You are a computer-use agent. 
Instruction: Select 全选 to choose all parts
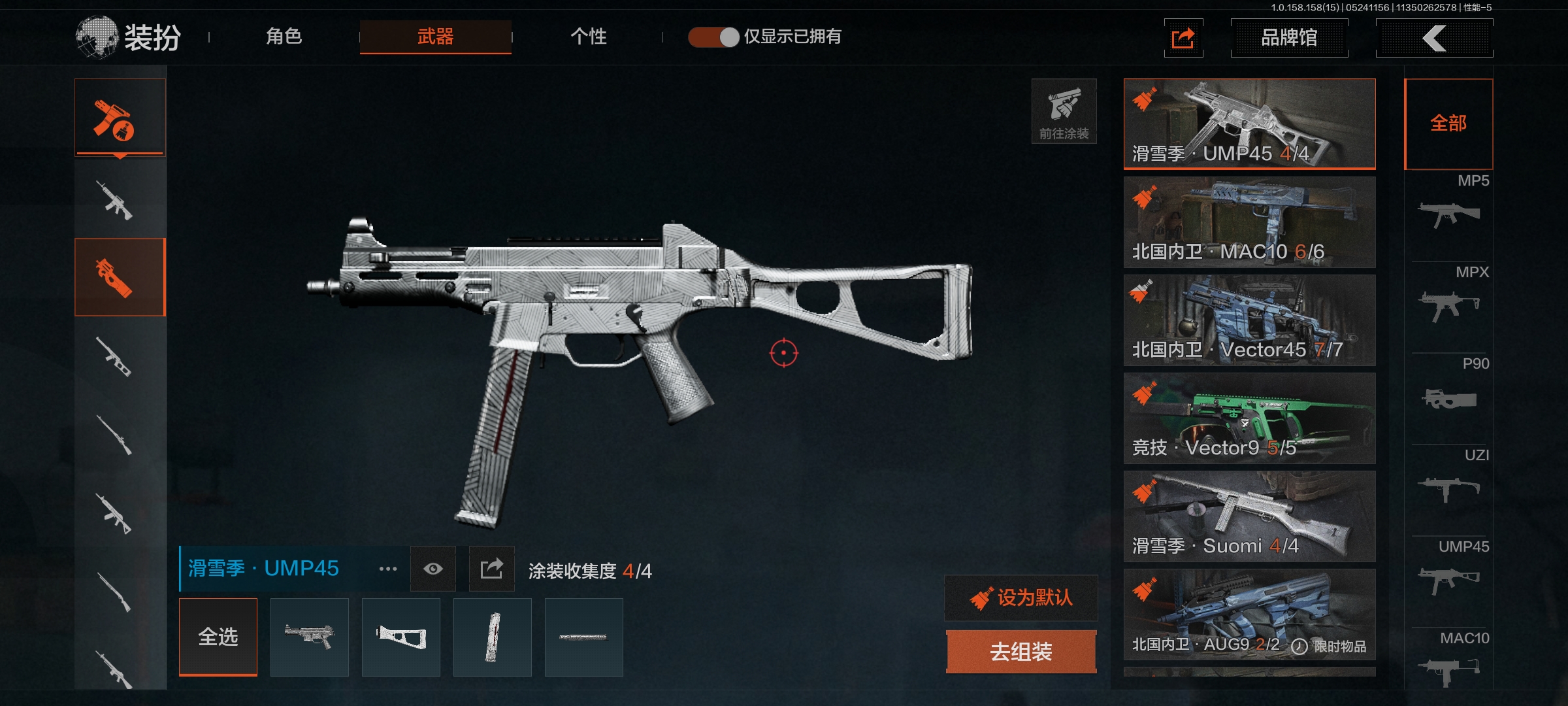[218, 637]
